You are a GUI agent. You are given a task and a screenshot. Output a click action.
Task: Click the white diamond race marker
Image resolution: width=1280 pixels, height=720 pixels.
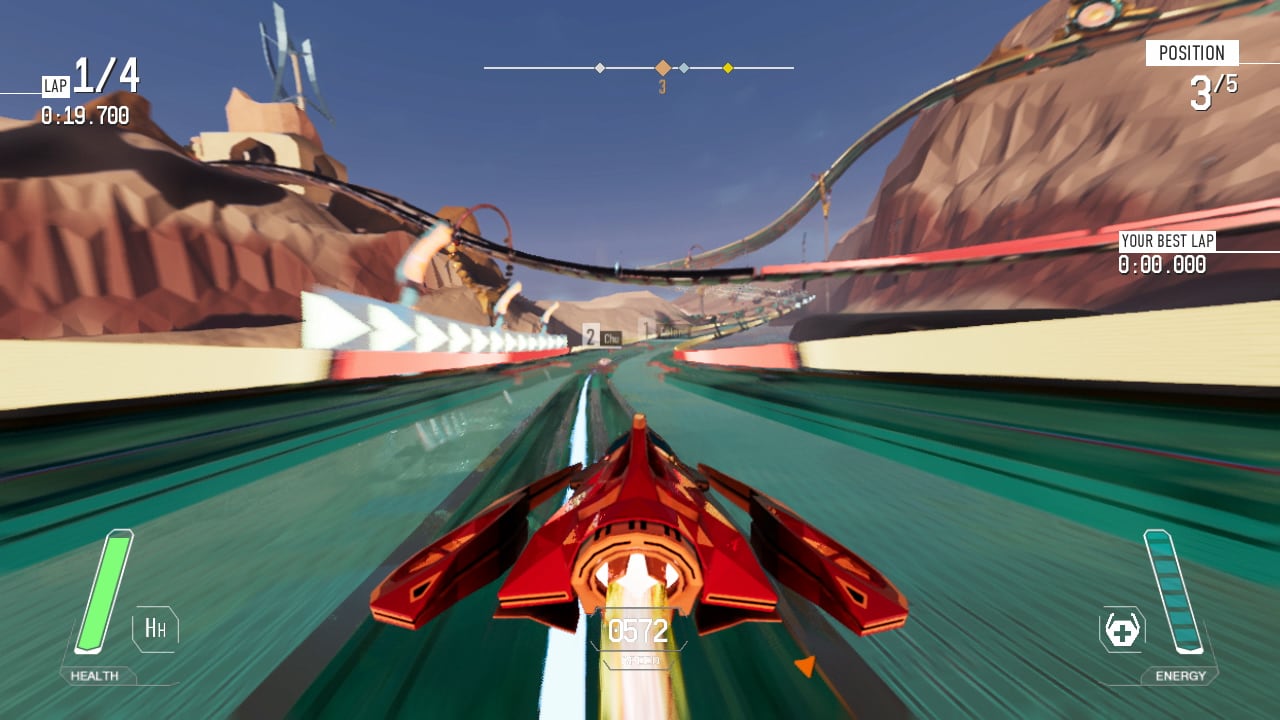click(x=599, y=67)
